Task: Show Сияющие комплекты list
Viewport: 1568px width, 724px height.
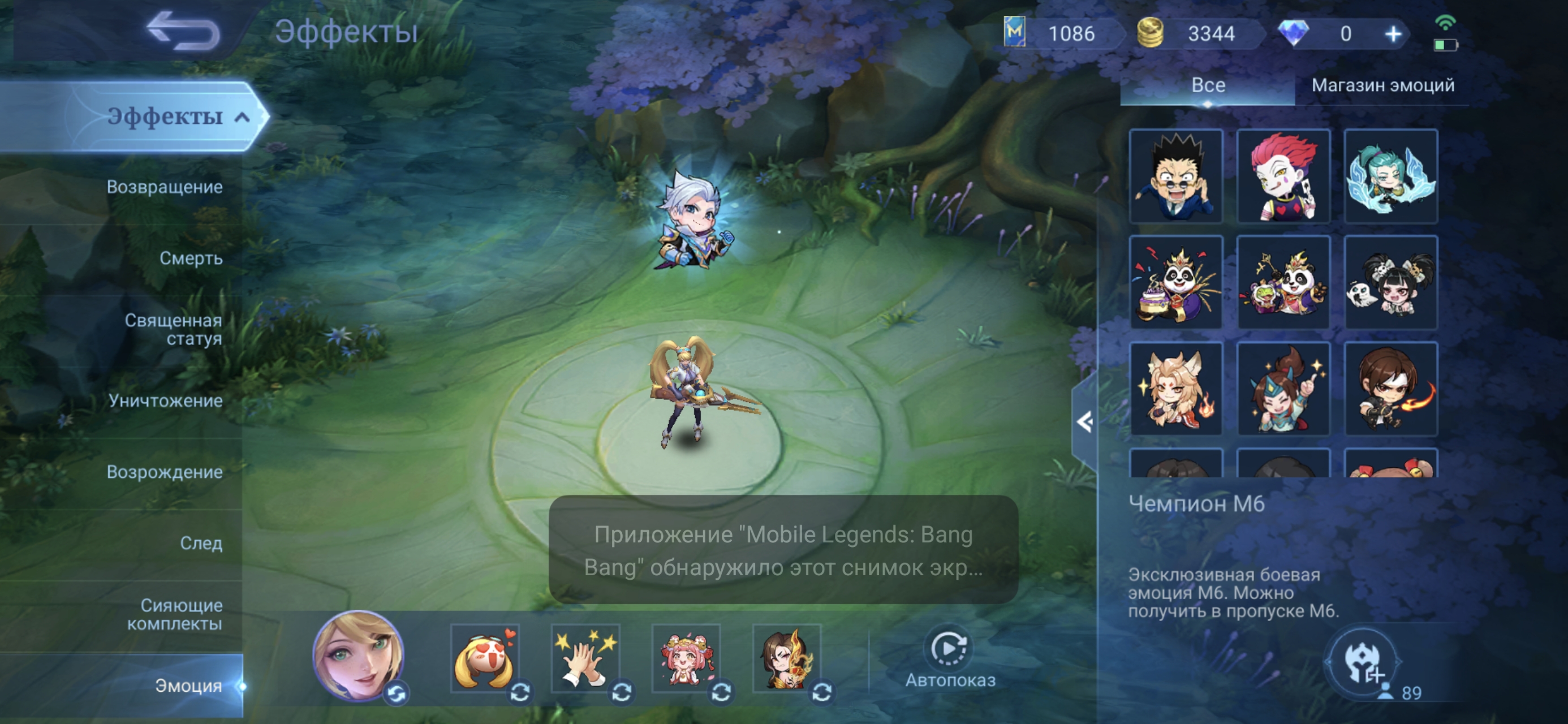Action: click(174, 614)
